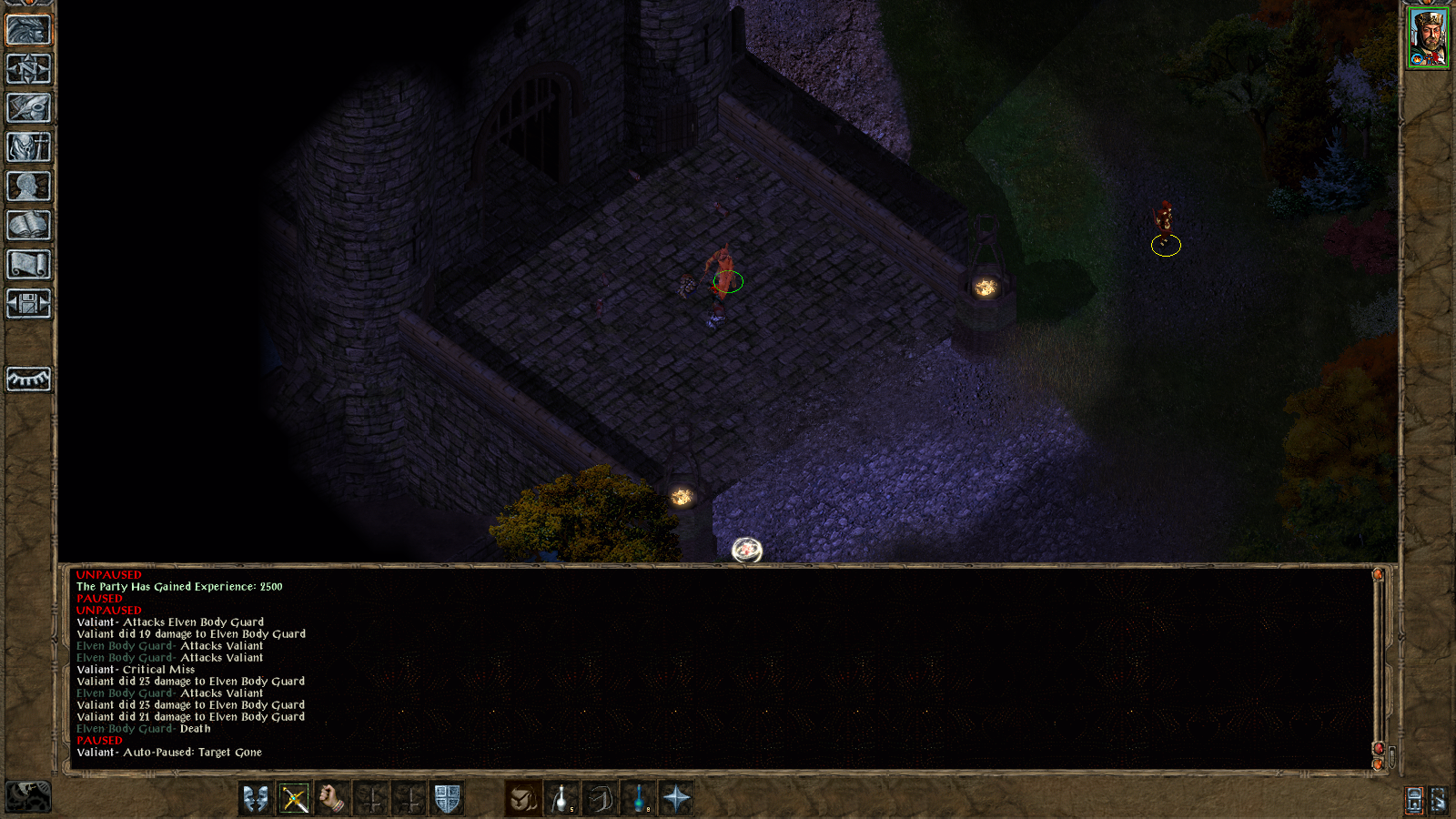Screen dimensions: 1456x819
Task: Open the Mage spellbook icon
Action: coord(27,224)
